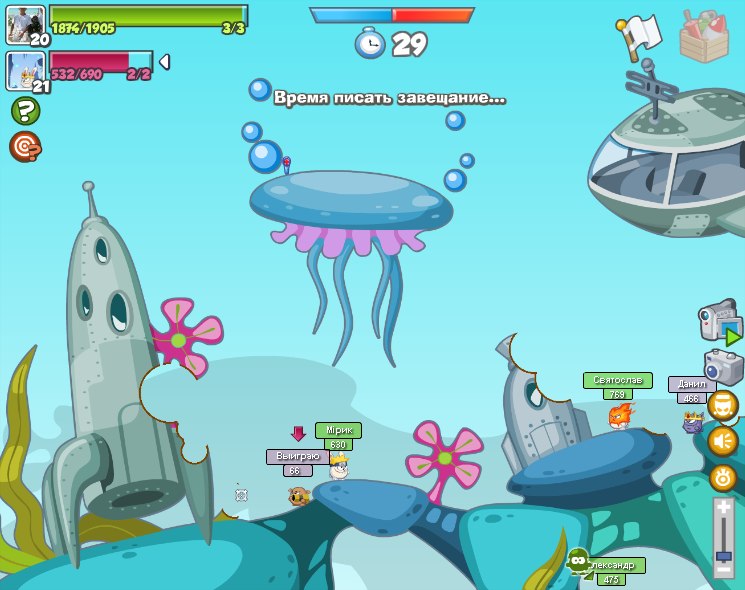Click the blue zoom slider handle
Image resolution: width=745 pixels, height=590 pixels.
(x=724, y=555)
